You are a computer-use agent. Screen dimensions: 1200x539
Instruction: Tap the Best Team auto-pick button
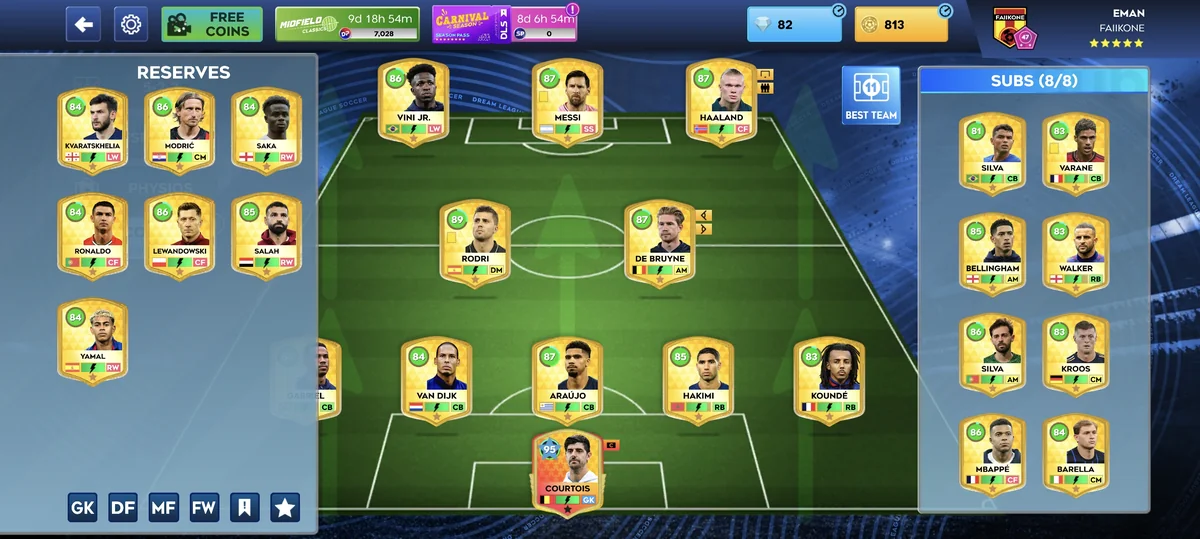(870, 96)
